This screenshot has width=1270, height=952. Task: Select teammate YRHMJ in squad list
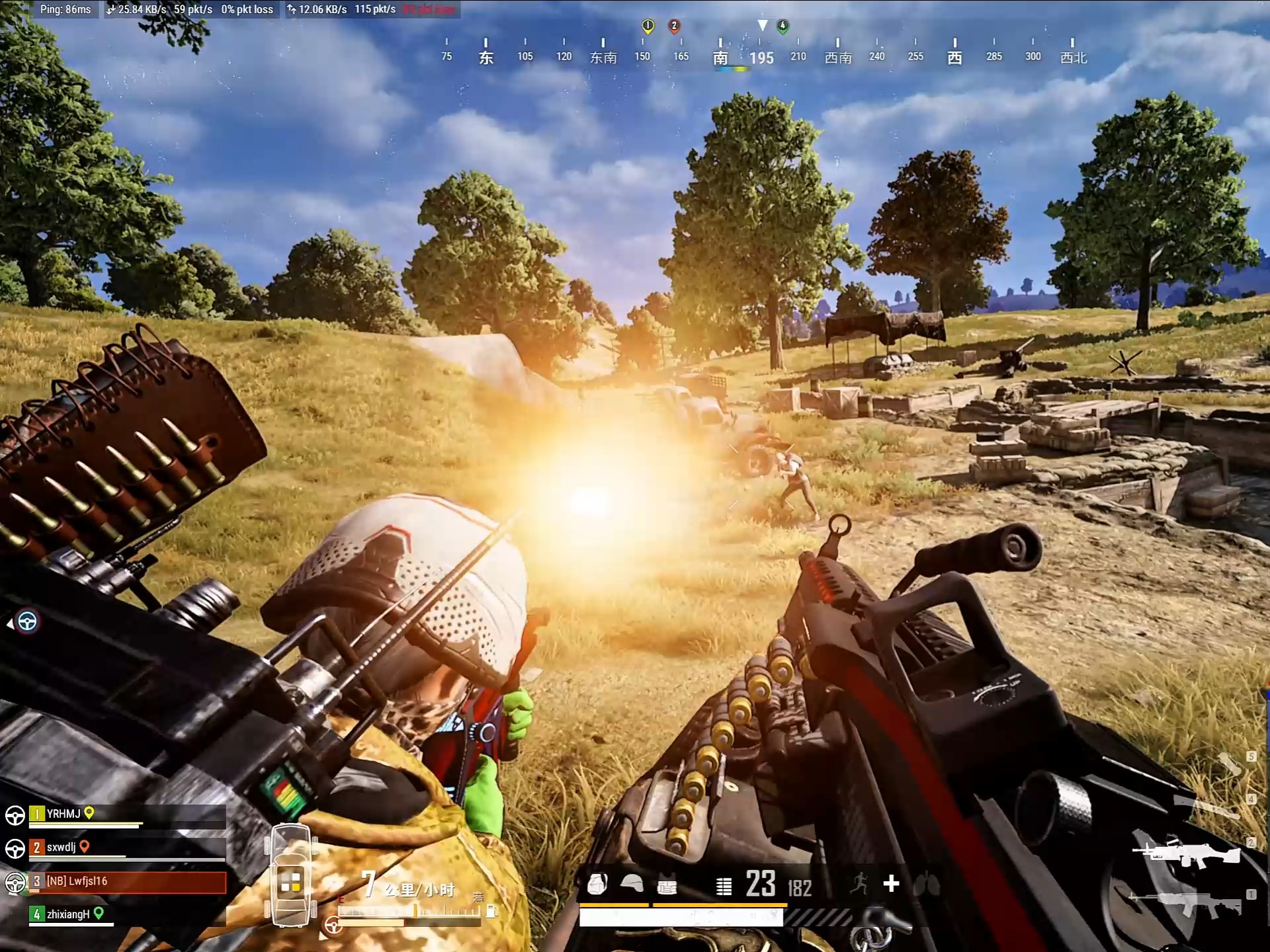(x=63, y=814)
